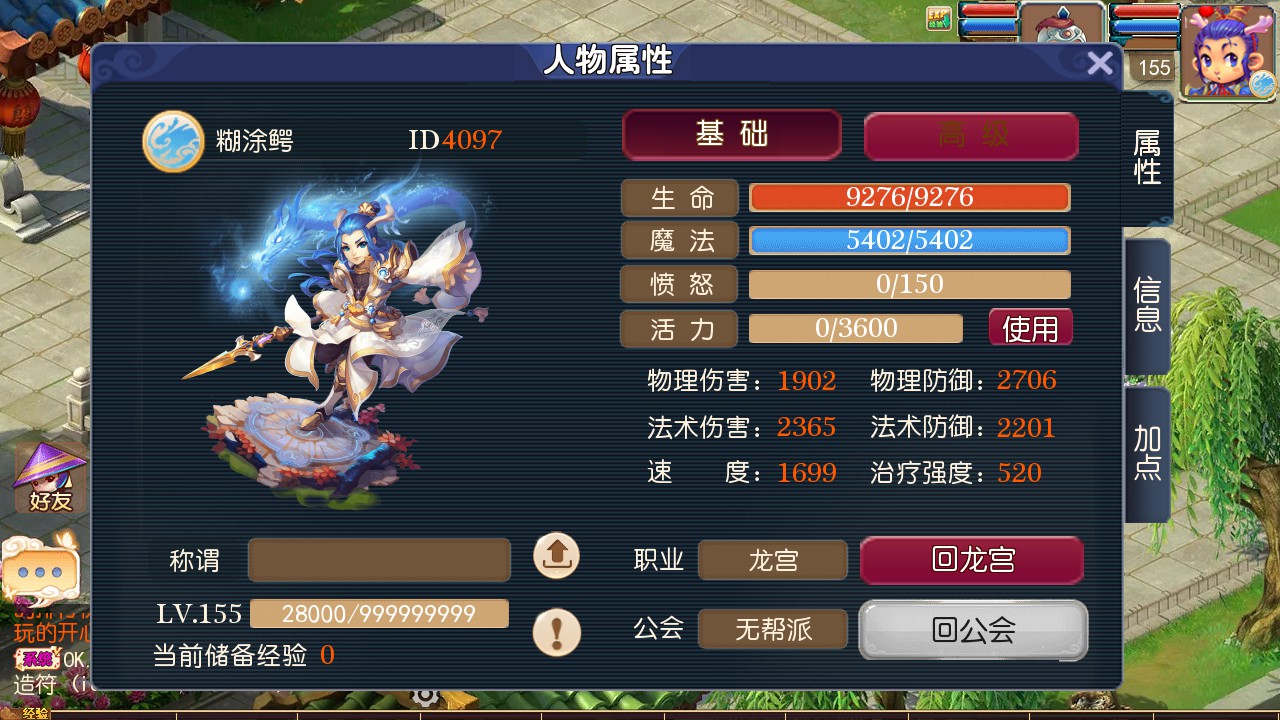The width and height of the screenshot is (1280, 720).
Task: Switch to the 信息 side tab
Action: pyautogui.click(x=1147, y=305)
